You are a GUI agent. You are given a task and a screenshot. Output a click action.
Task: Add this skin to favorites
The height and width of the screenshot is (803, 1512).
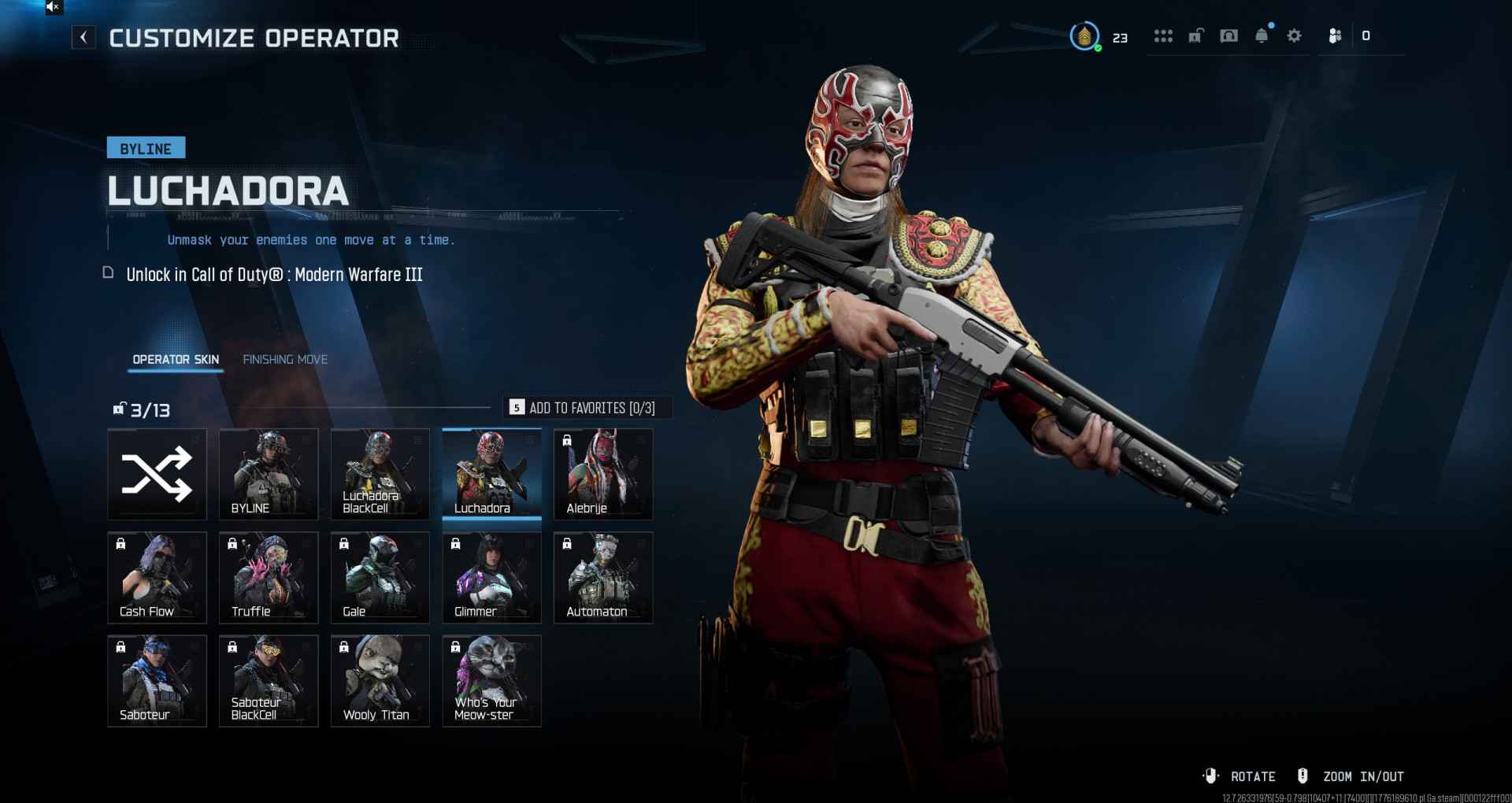pyautogui.click(x=587, y=408)
